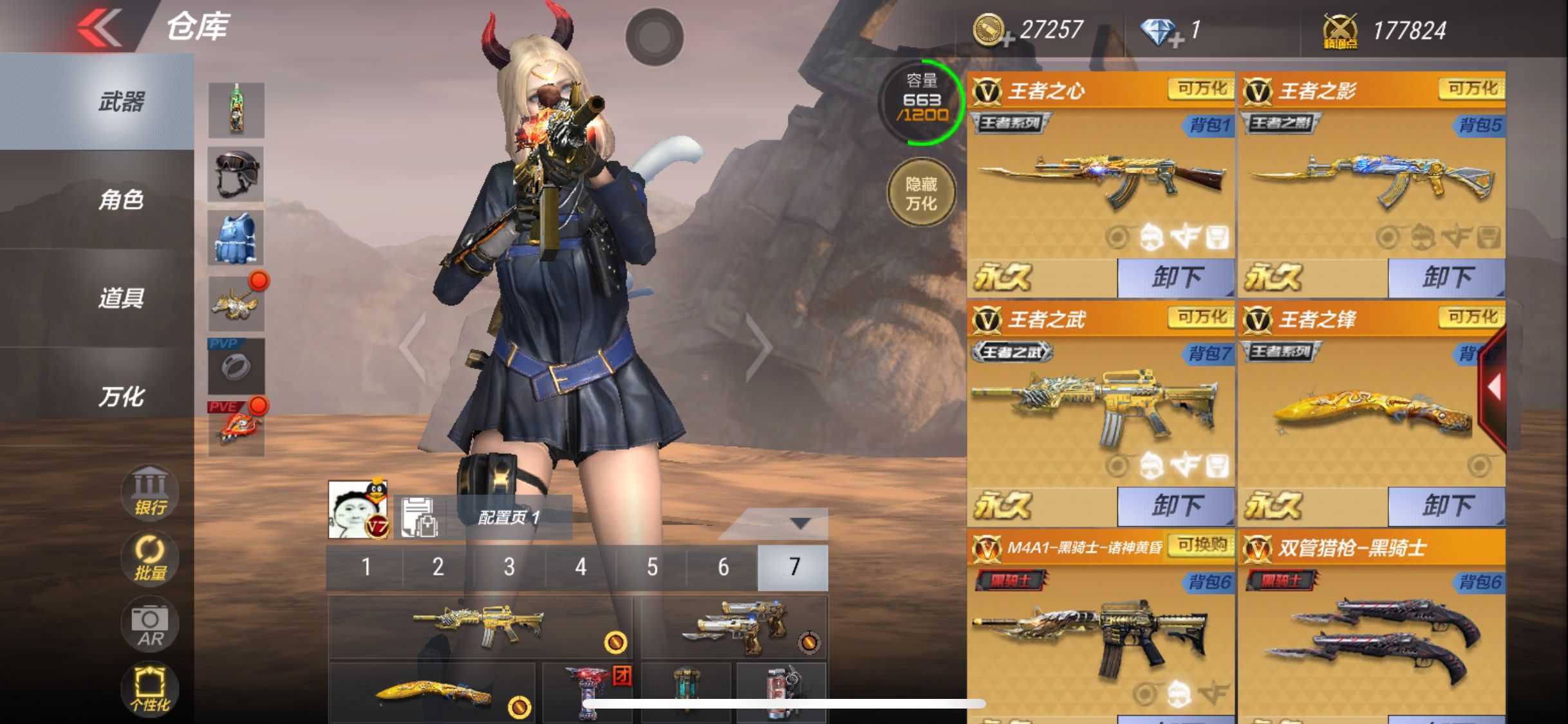This screenshot has height=724, width=1568.
Task: Open the 银行 bank
Action: 149,492
